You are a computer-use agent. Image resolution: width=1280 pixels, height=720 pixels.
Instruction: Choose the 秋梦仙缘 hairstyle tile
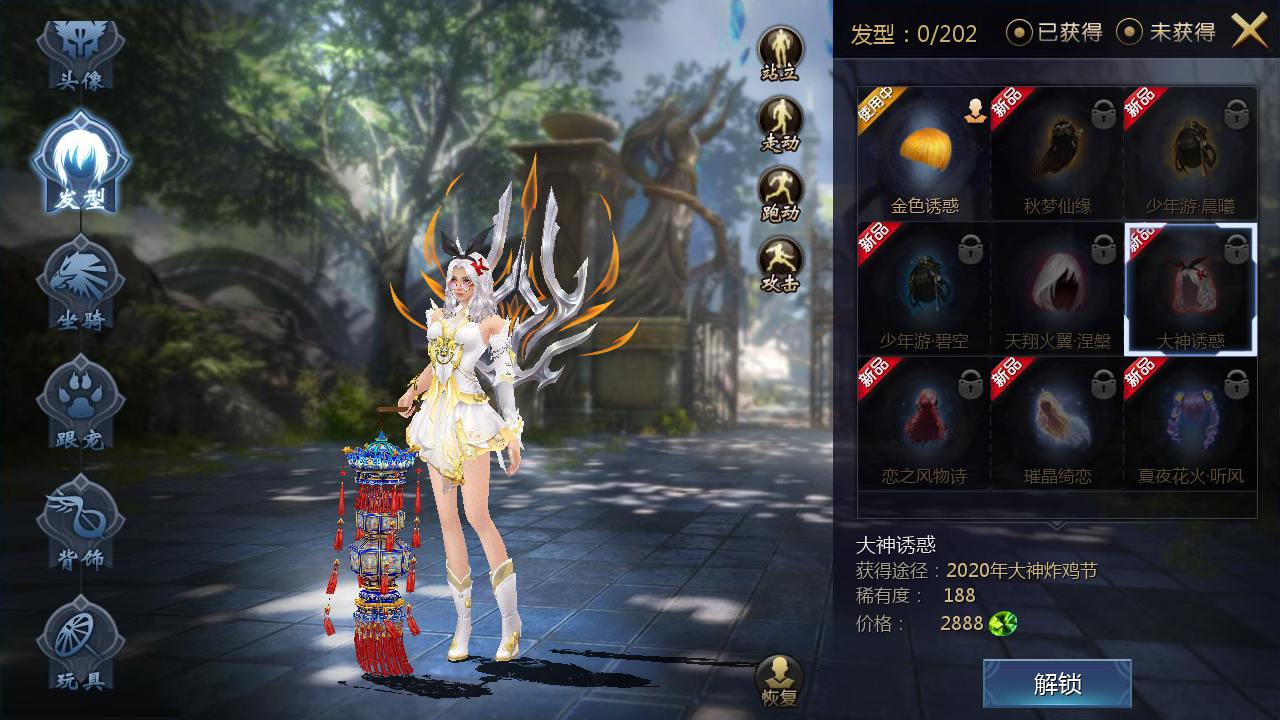(1057, 154)
